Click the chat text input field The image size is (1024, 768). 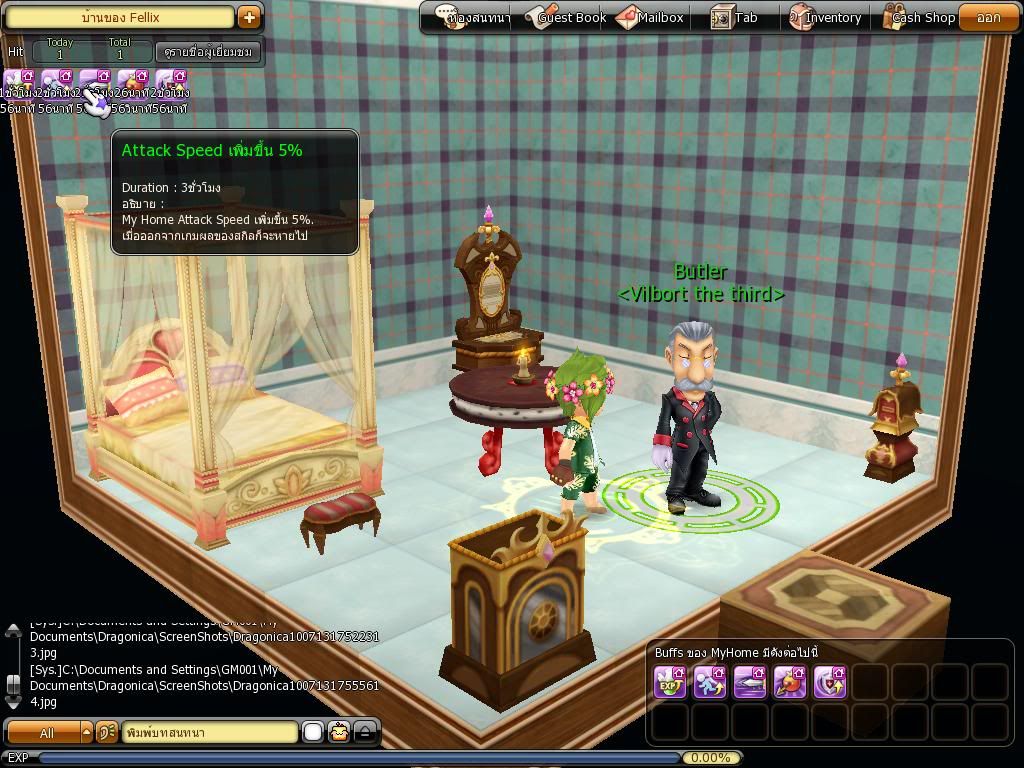pos(210,733)
